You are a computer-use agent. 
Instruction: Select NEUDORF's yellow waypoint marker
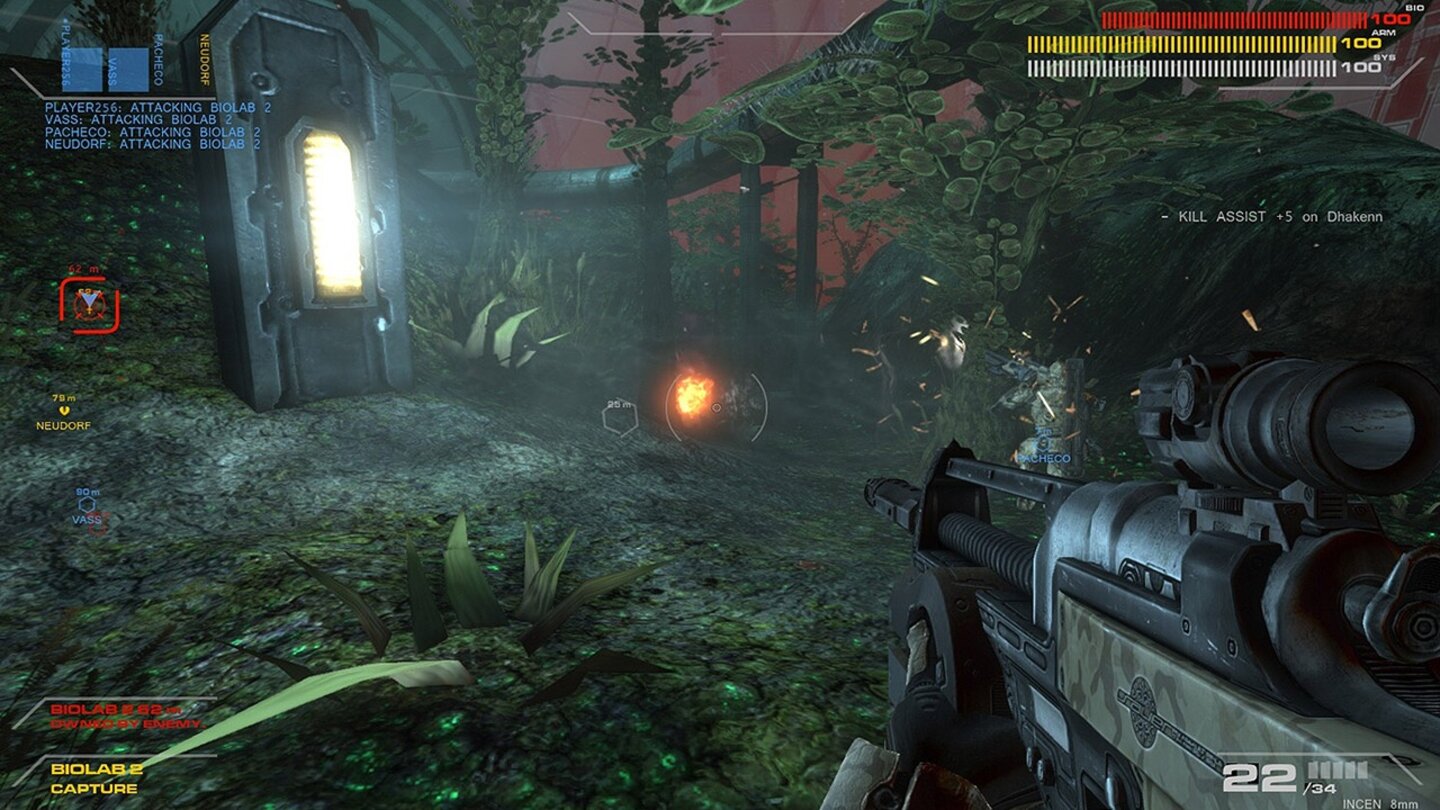click(64, 409)
